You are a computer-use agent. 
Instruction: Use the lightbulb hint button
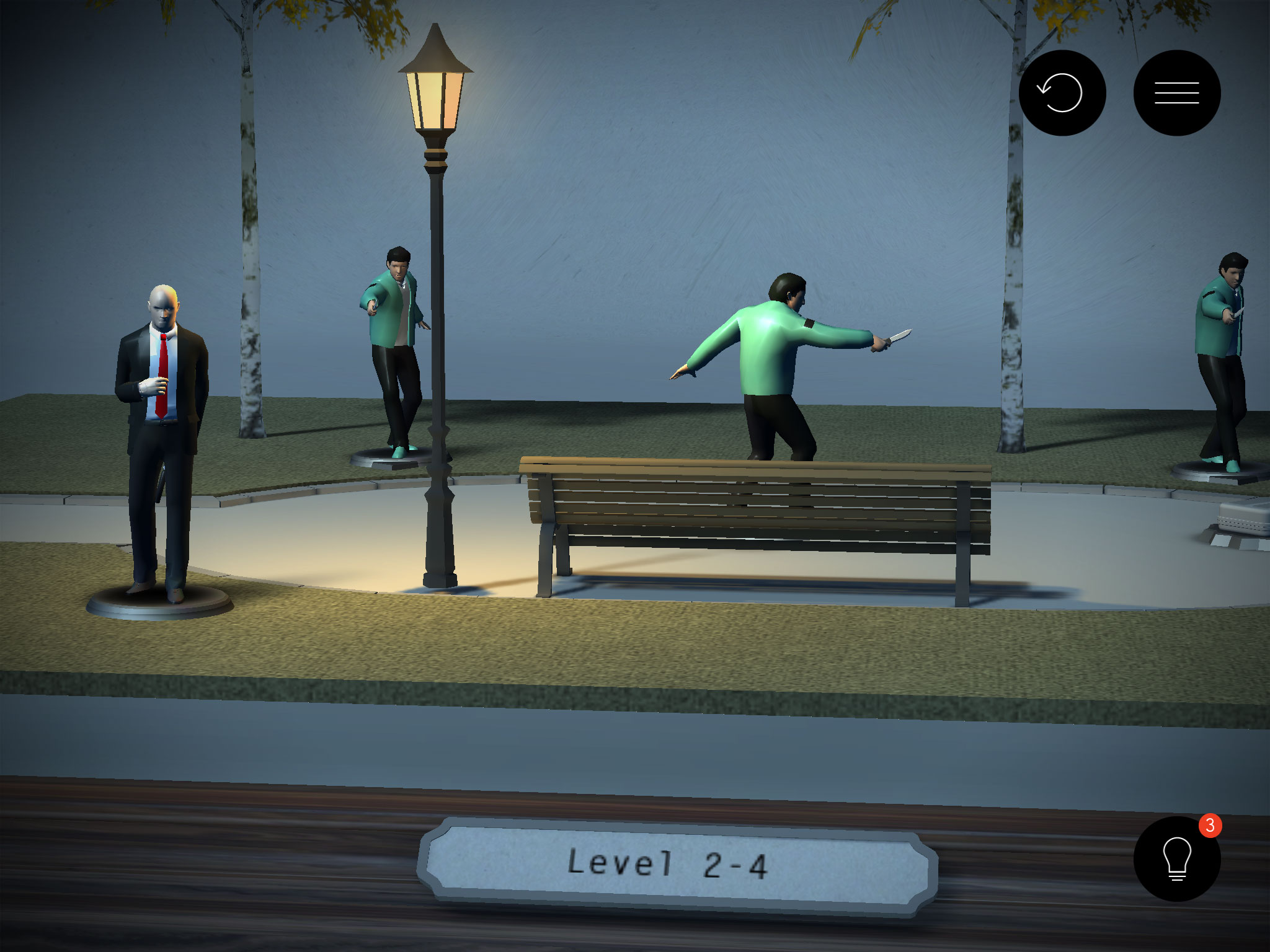click(1176, 859)
